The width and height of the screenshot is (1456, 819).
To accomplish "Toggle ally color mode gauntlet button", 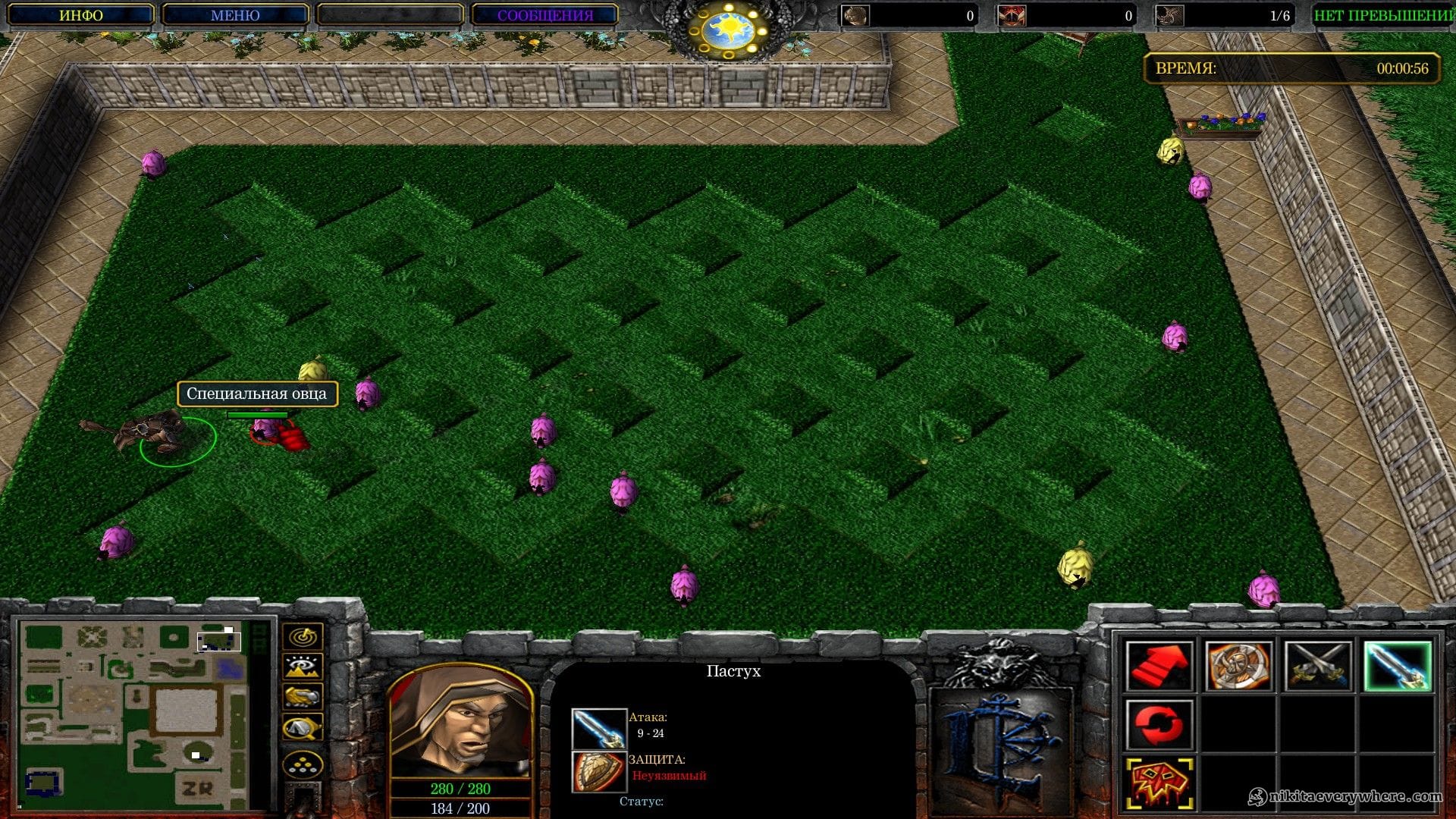I will [x=303, y=696].
